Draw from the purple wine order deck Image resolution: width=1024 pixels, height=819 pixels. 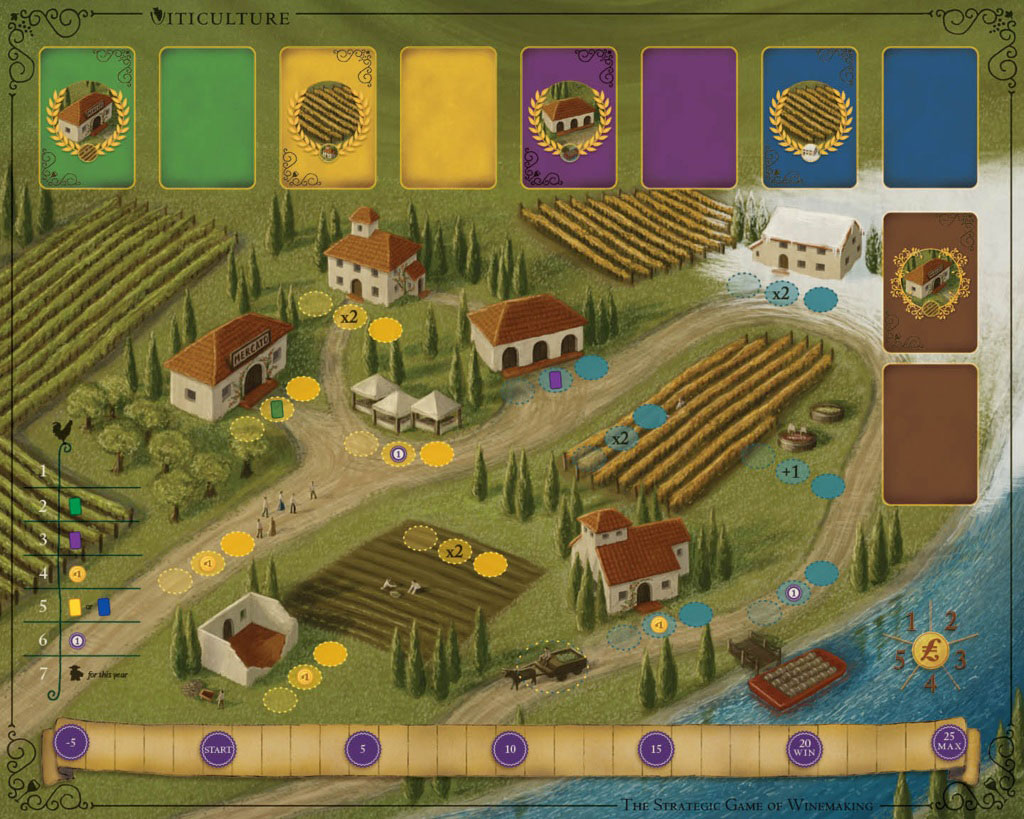coord(569,117)
